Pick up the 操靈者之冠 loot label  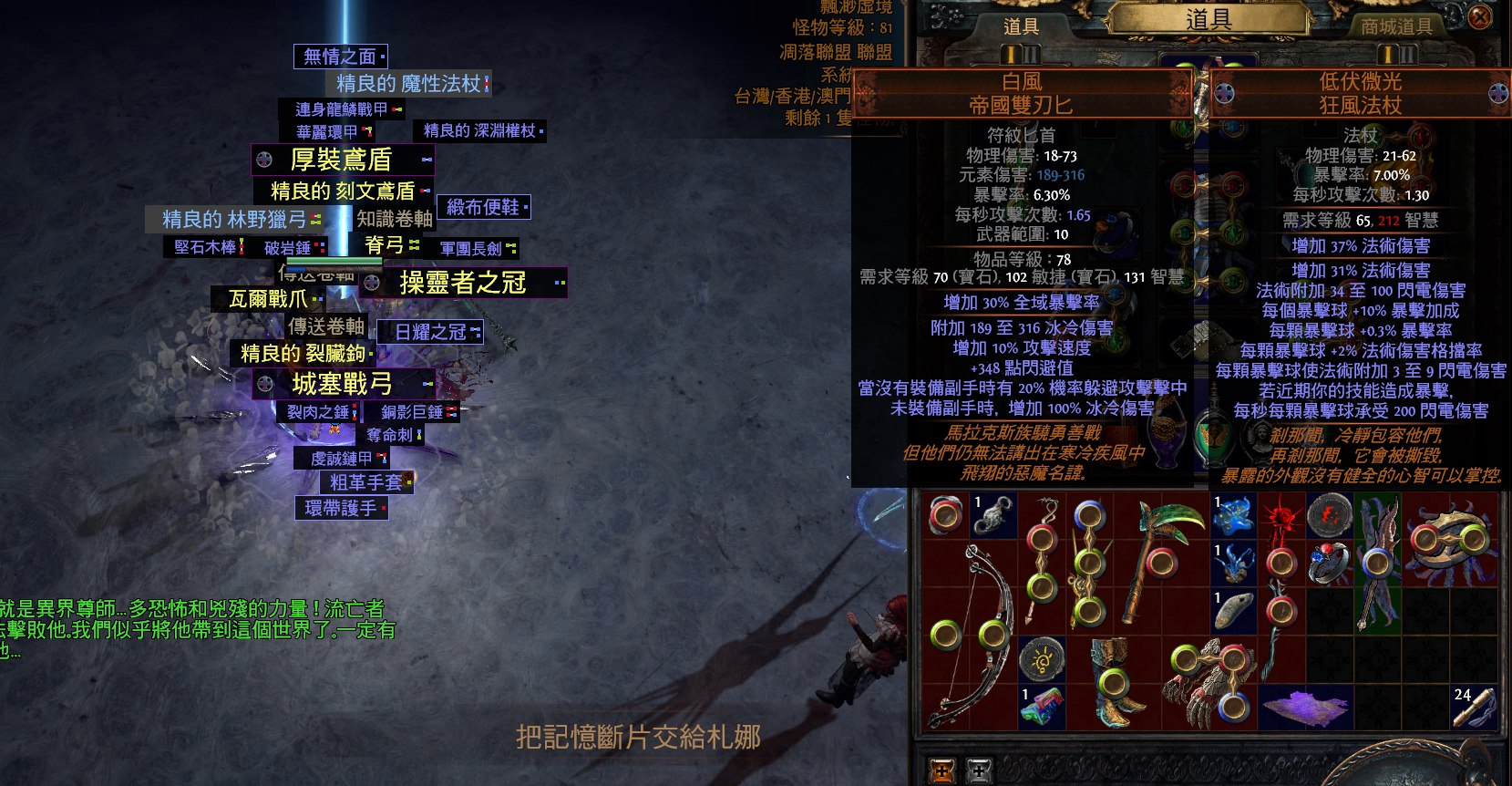pyautogui.click(x=463, y=283)
